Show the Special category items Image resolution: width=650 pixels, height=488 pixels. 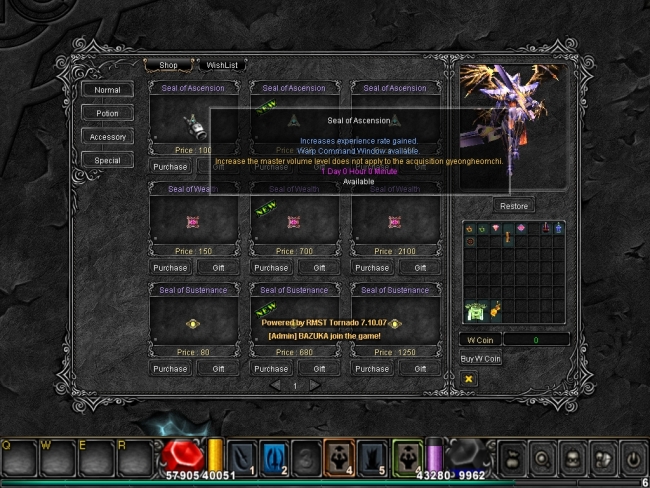107,160
